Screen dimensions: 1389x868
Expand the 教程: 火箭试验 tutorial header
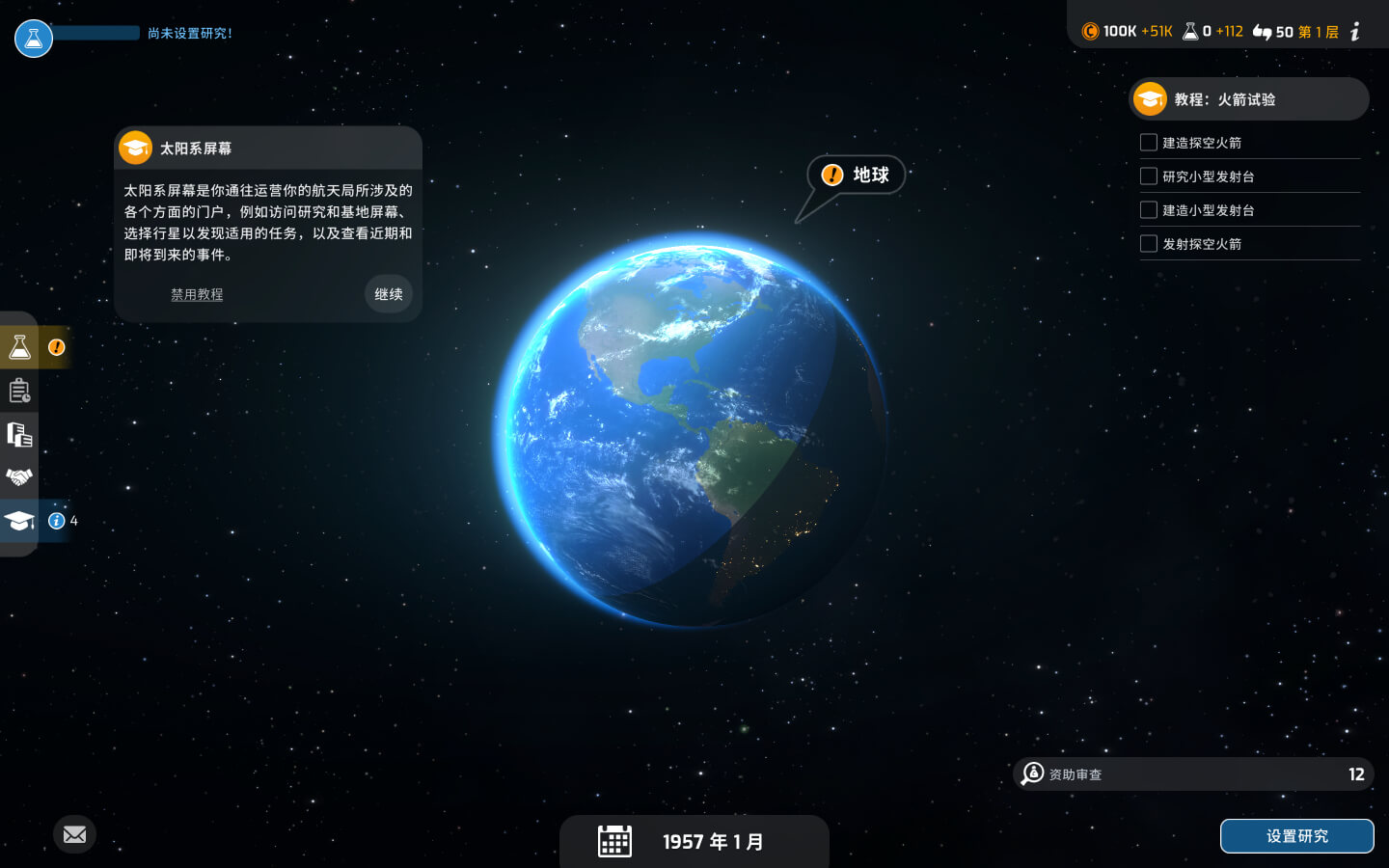click(x=1248, y=99)
